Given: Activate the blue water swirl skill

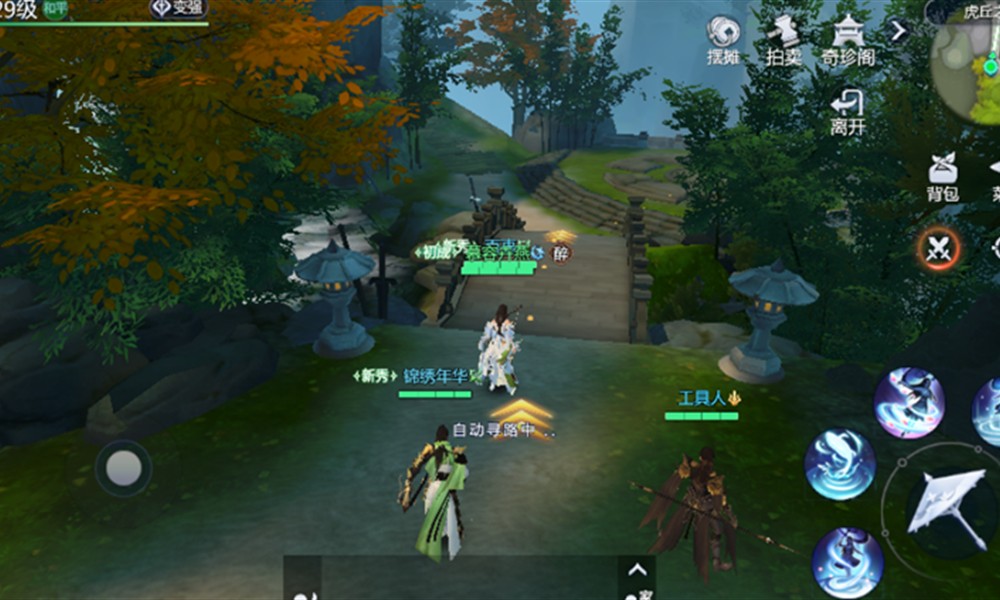Looking at the screenshot, I should [840, 464].
